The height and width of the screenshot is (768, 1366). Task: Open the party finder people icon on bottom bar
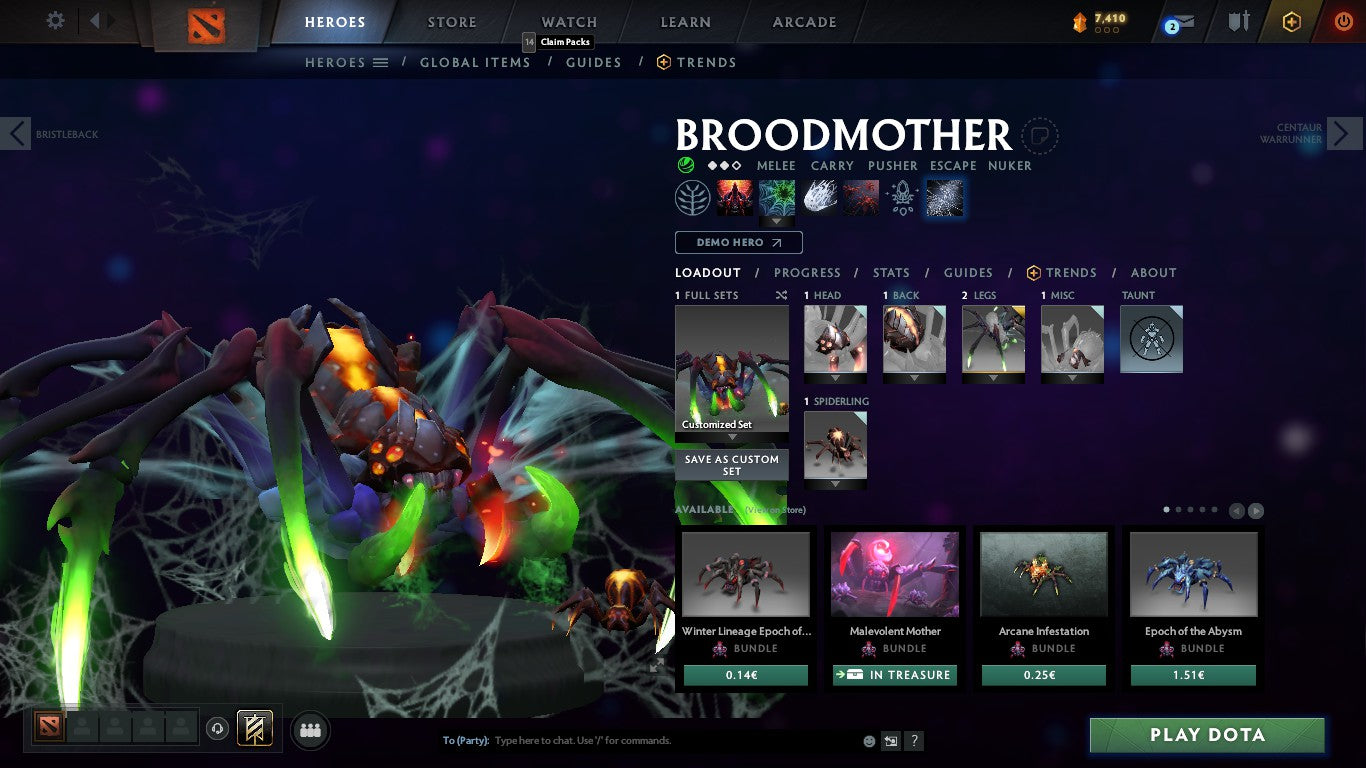pyautogui.click(x=310, y=730)
